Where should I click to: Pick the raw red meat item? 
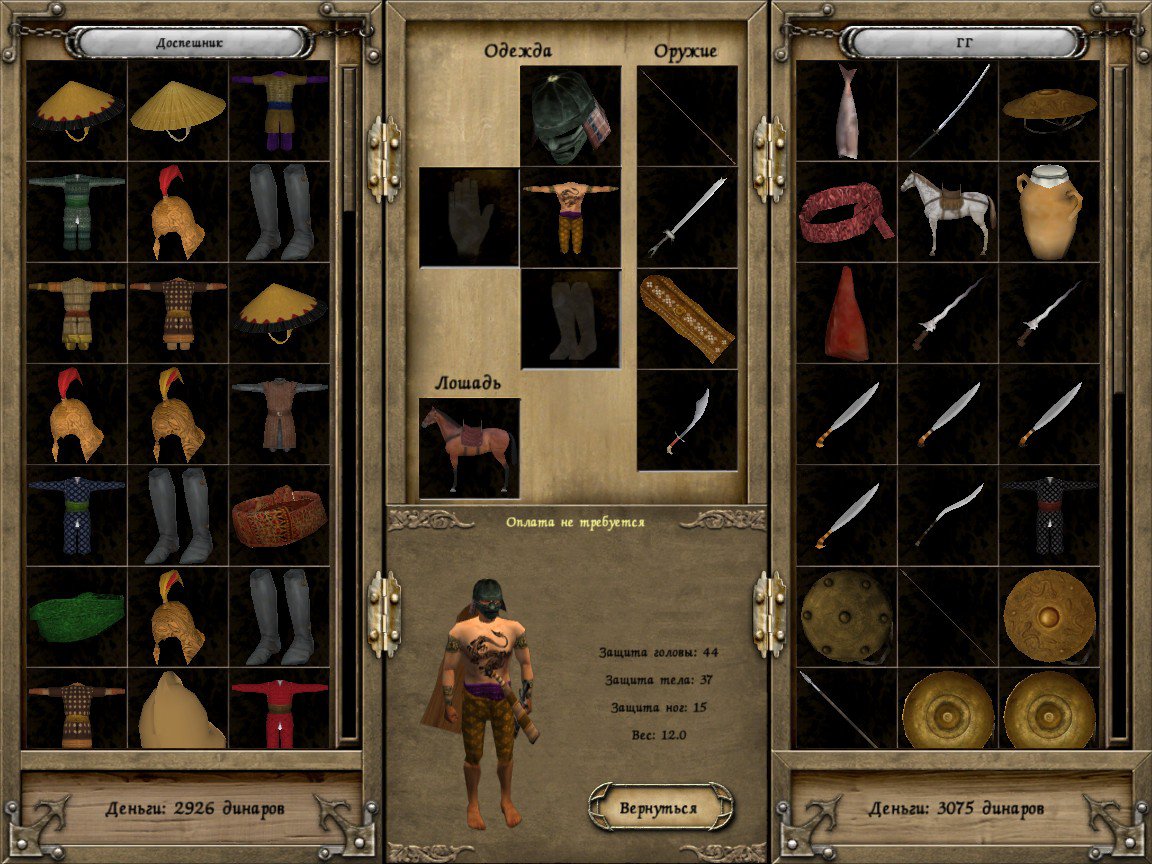(x=847, y=314)
